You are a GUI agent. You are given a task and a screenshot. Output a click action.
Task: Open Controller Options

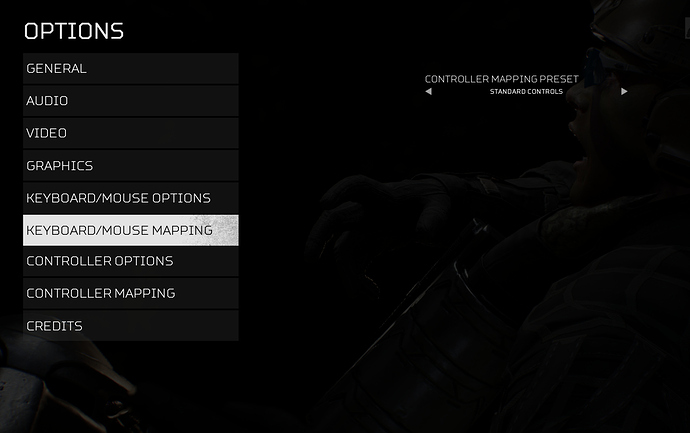130,261
